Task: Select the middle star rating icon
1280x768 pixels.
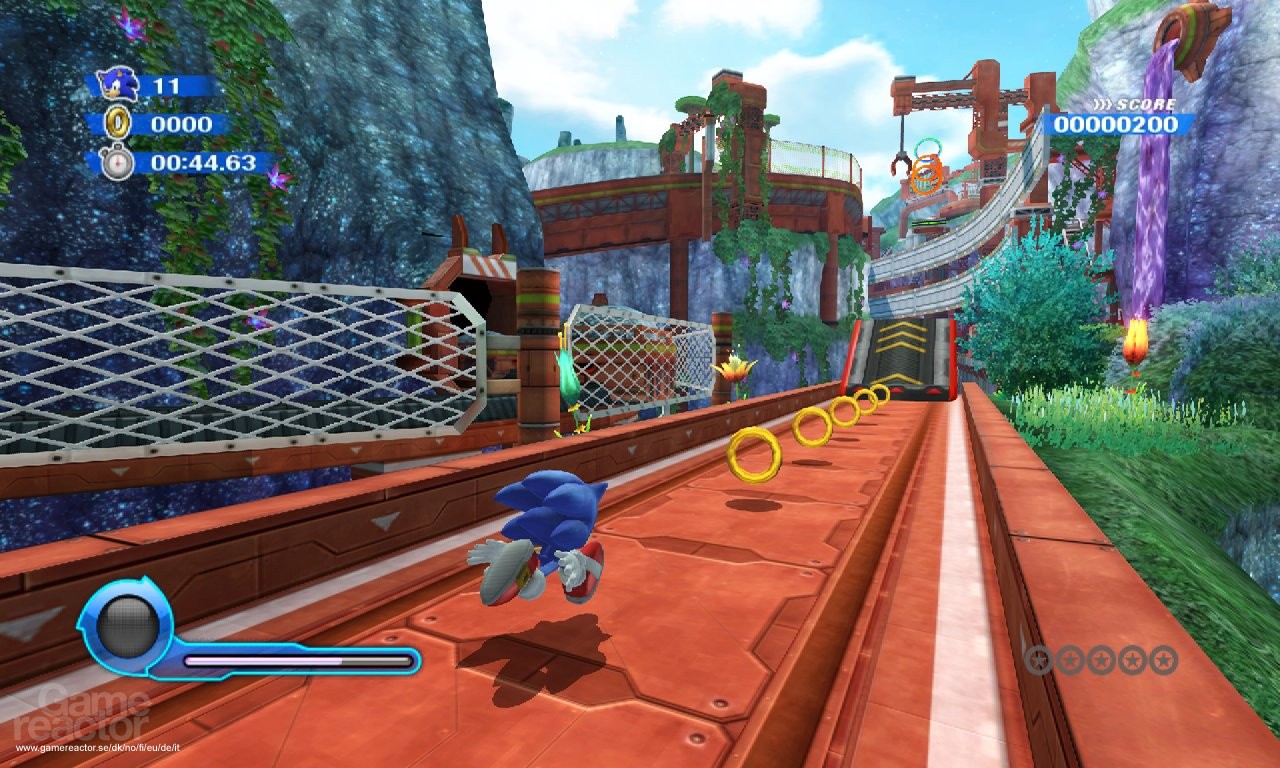Action: pyautogui.click(x=1101, y=660)
